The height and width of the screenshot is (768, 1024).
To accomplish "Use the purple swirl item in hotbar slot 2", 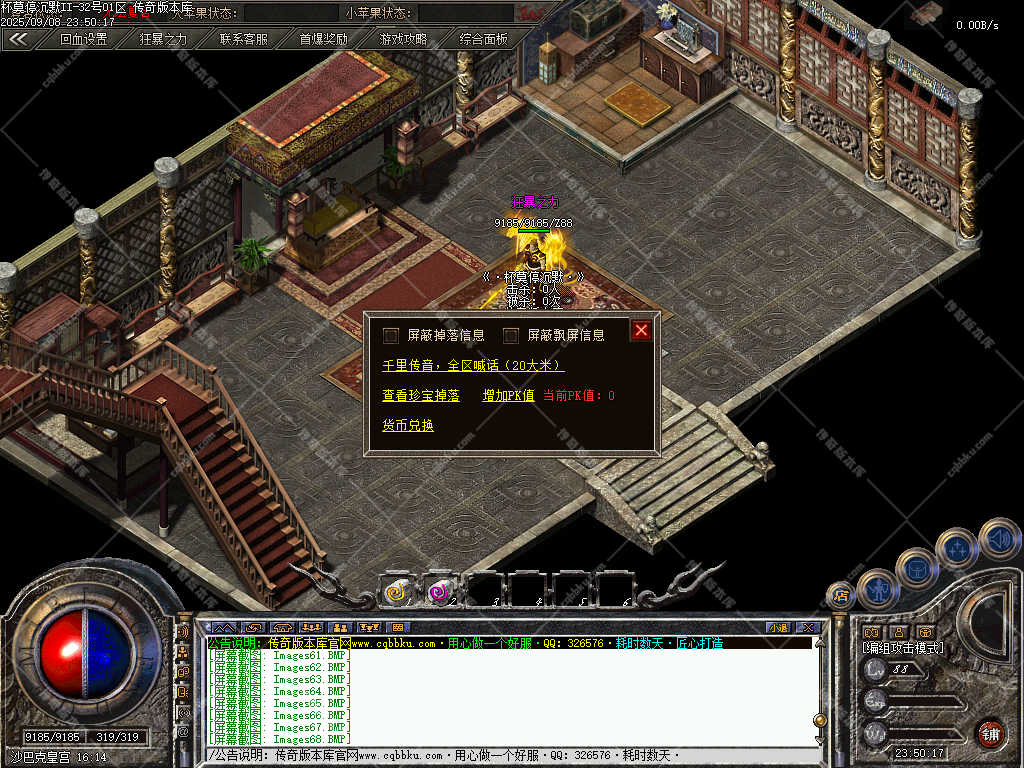I will point(440,591).
